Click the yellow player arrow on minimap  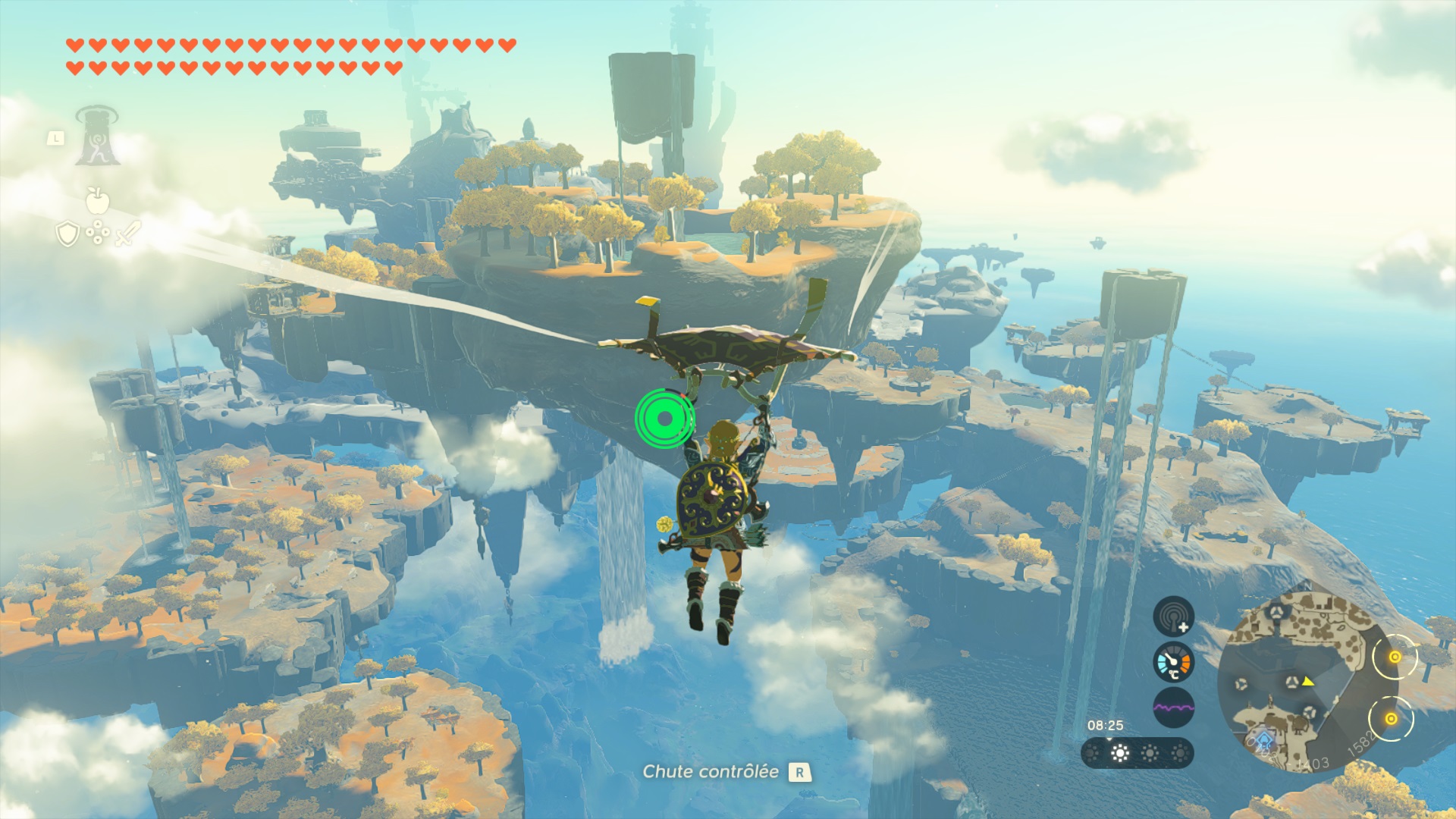[1308, 682]
